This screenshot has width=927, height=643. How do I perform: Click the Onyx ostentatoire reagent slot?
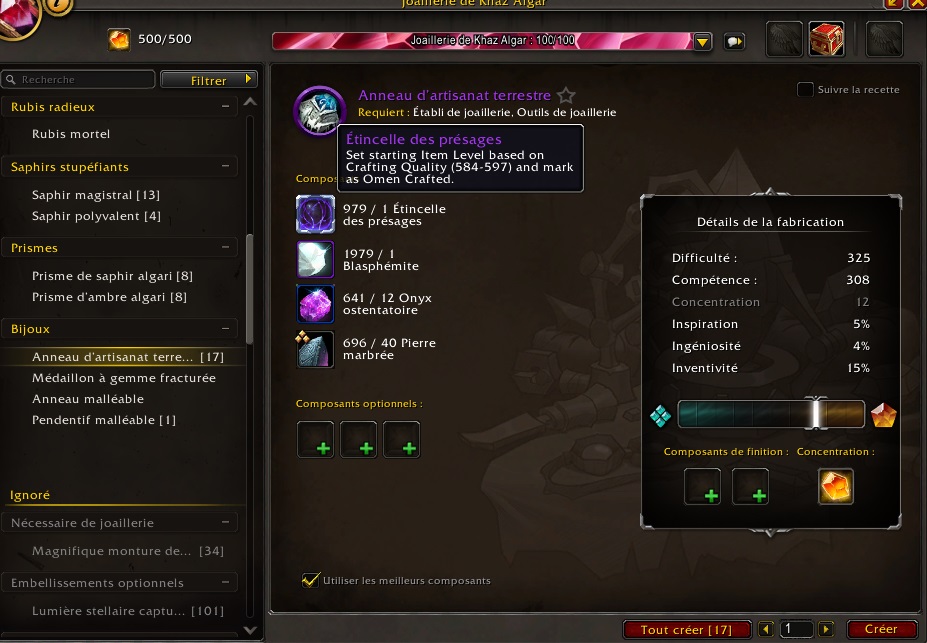pyautogui.click(x=315, y=303)
